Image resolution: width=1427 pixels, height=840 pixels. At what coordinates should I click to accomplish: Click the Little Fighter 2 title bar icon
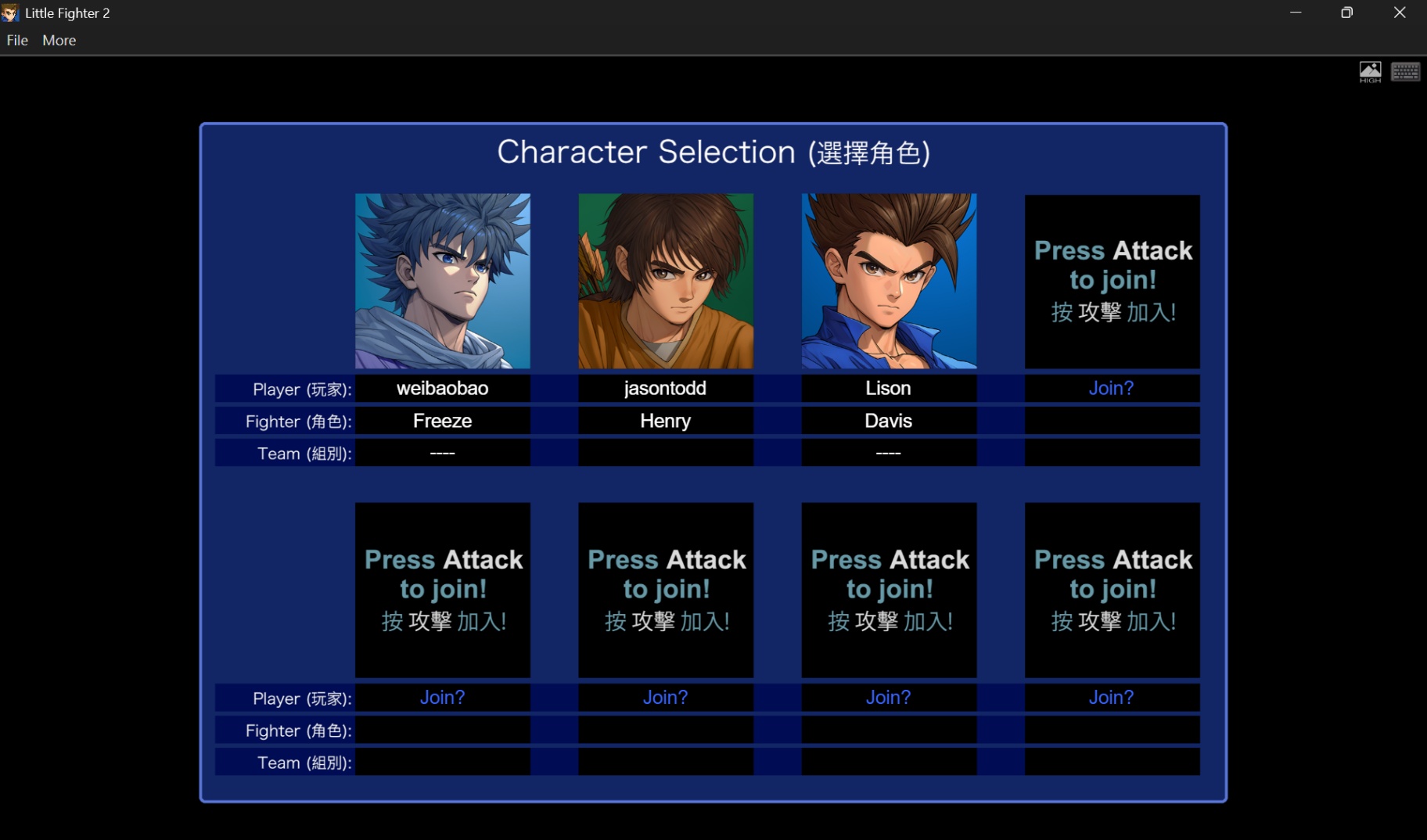click(10, 12)
